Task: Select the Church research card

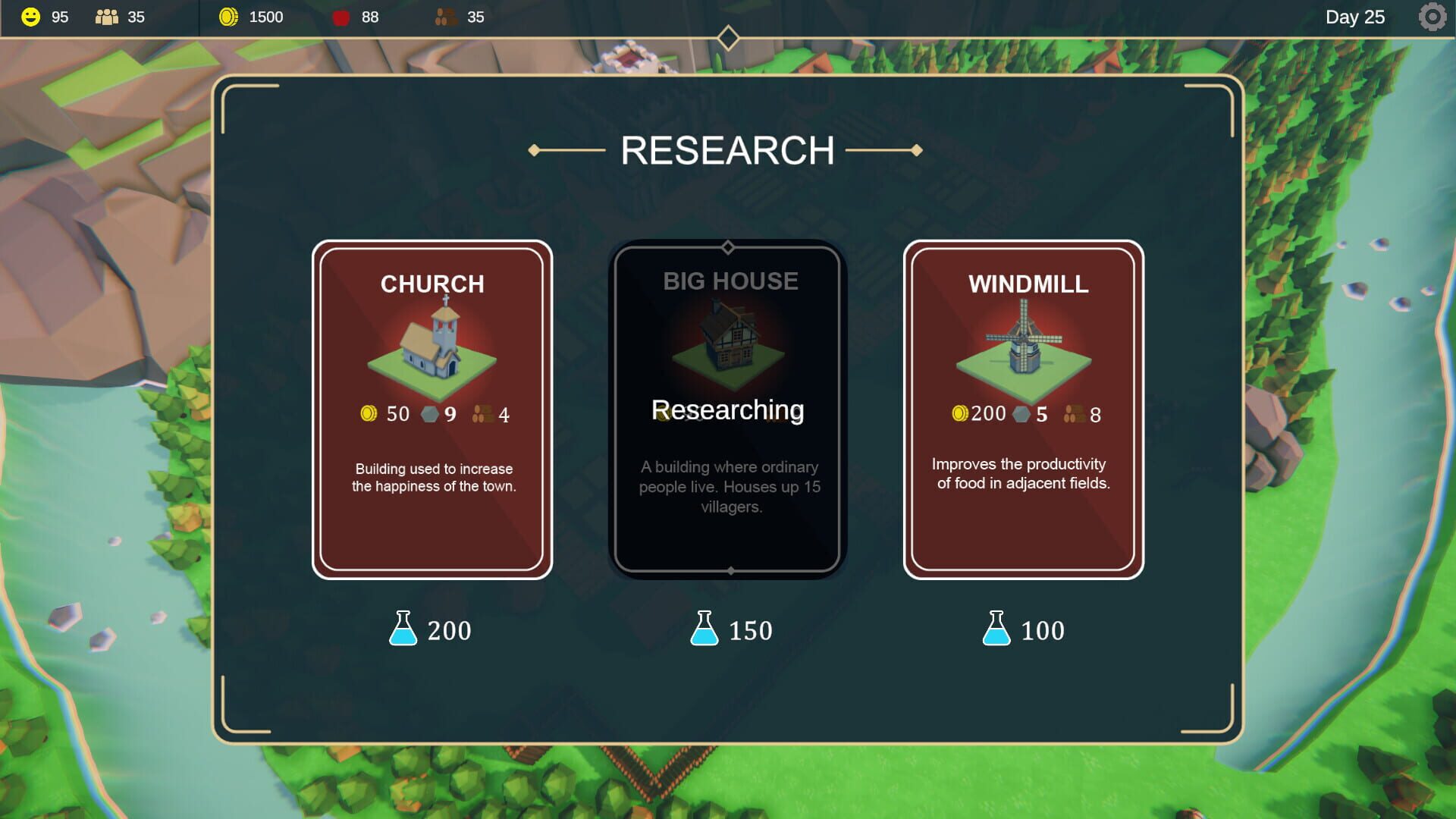Action: [x=431, y=409]
